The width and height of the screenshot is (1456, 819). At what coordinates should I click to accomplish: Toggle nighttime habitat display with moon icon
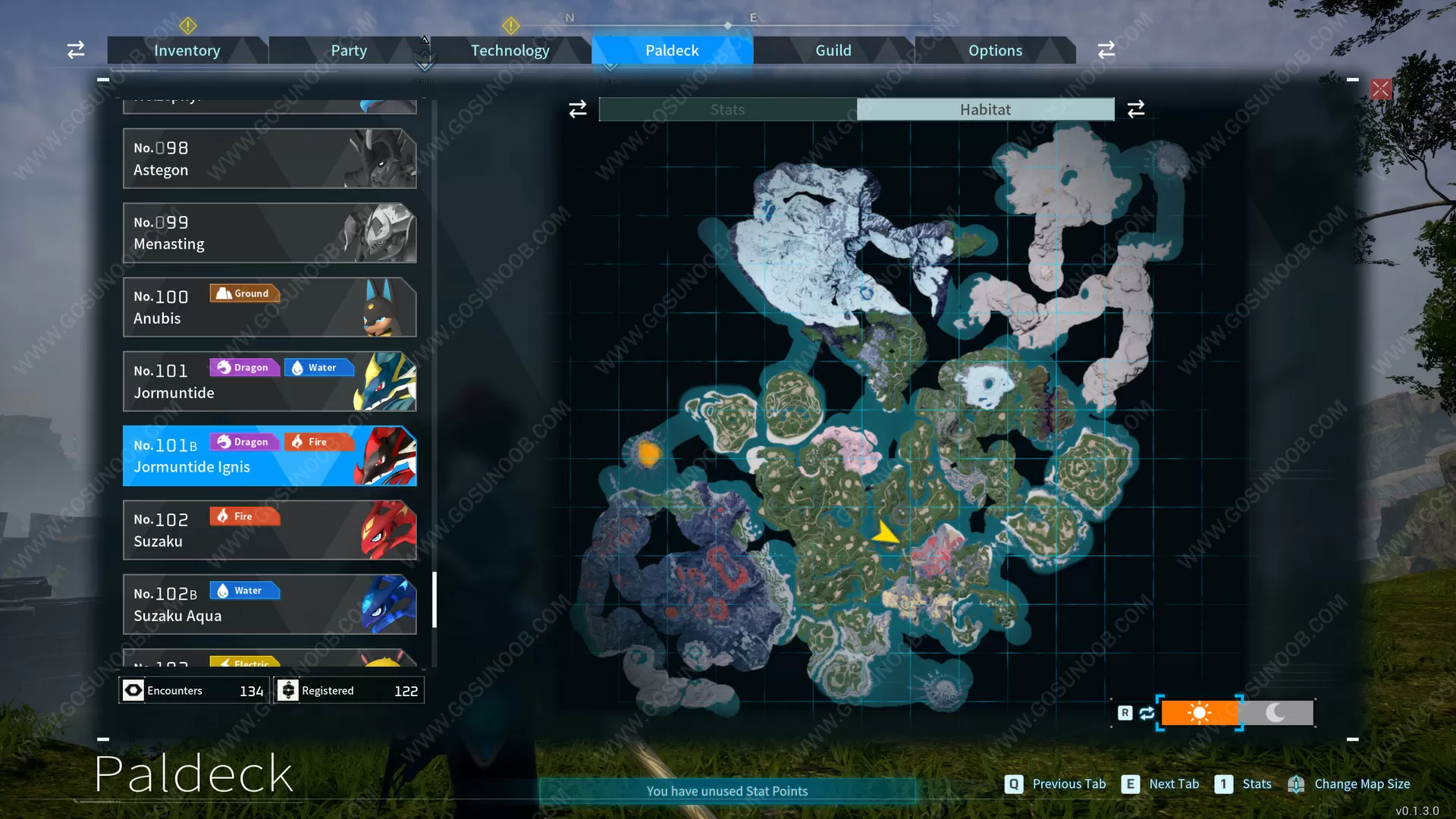point(1277,713)
